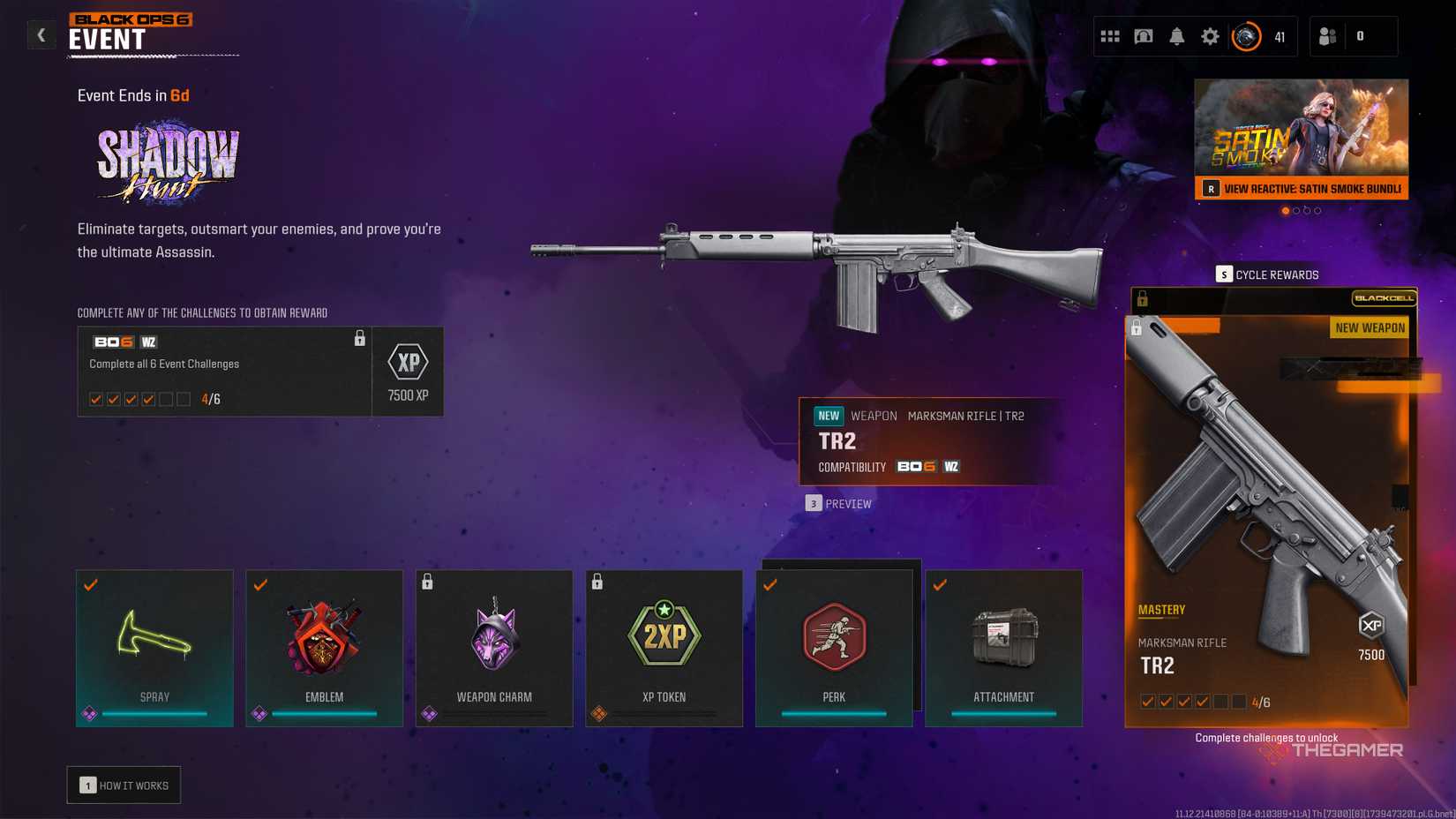The image size is (1456, 819).
Task: Cycle rewards using the S button
Action: (1225, 274)
